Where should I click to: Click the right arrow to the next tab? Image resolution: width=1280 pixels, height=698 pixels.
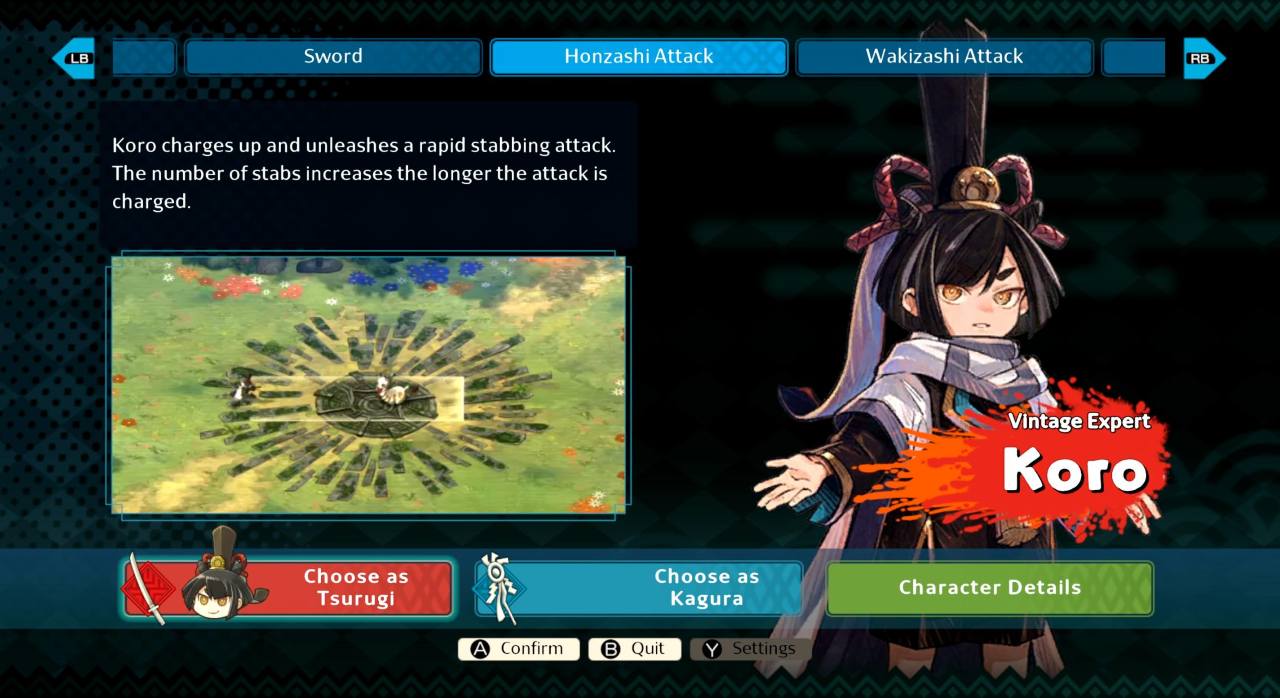[x=1203, y=58]
